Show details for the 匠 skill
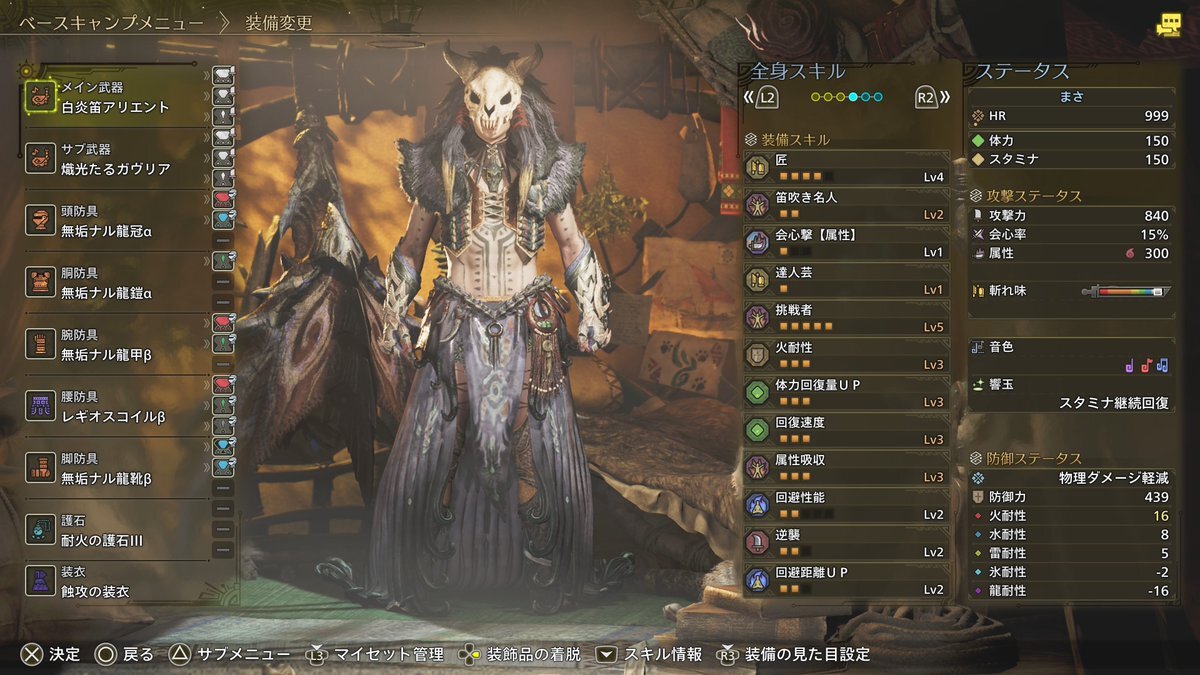The height and width of the screenshot is (675, 1200). click(x=846, y=167)
